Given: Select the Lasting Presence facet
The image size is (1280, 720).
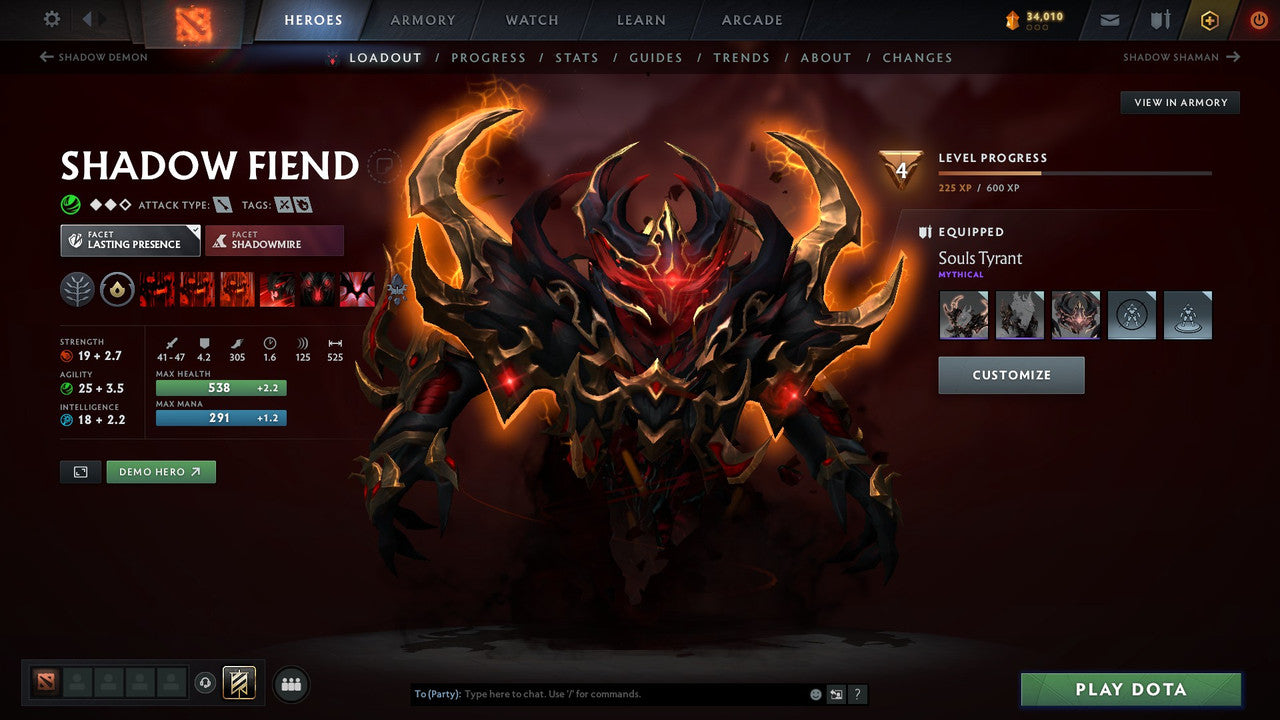Looking at the screenshot, I should pos(130,240).
